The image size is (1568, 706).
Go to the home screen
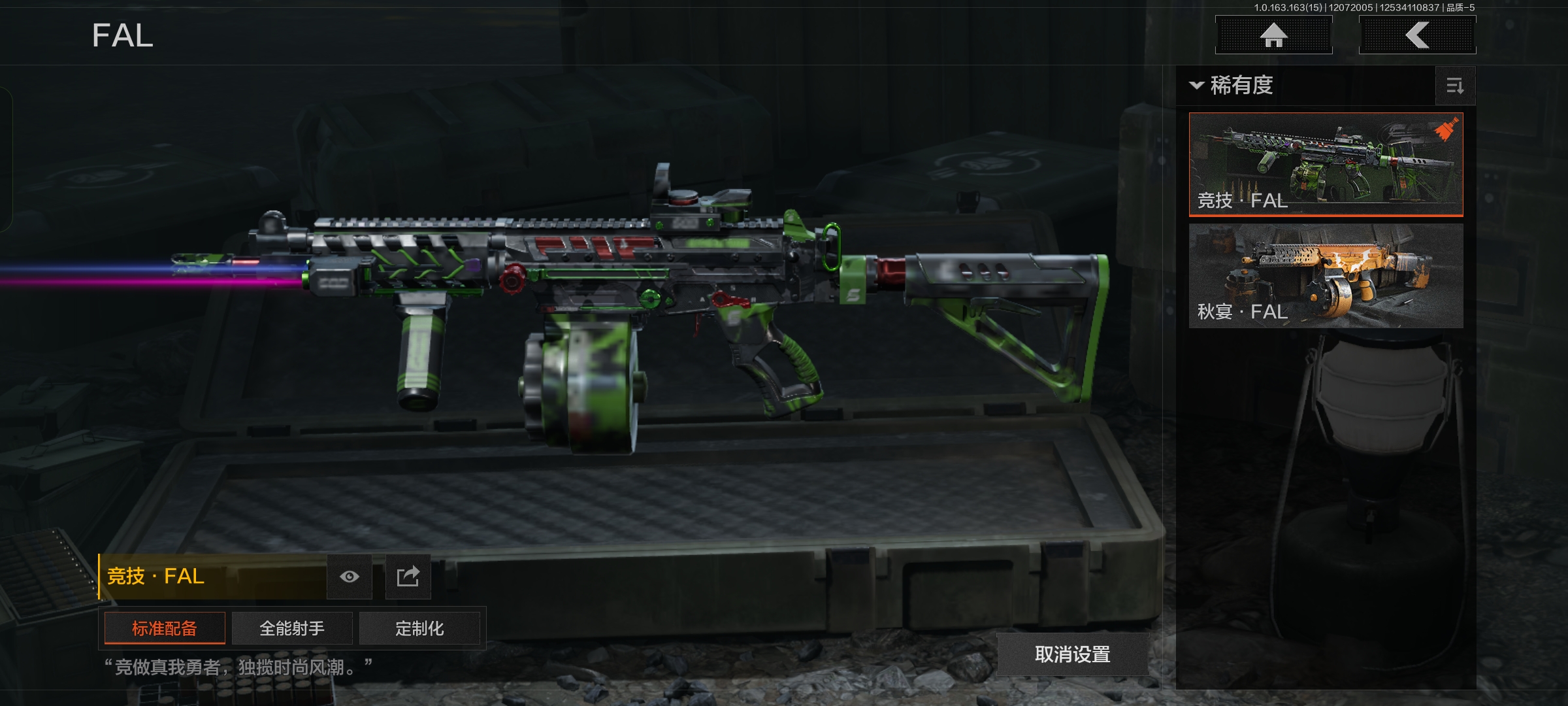coord(1273,35)
